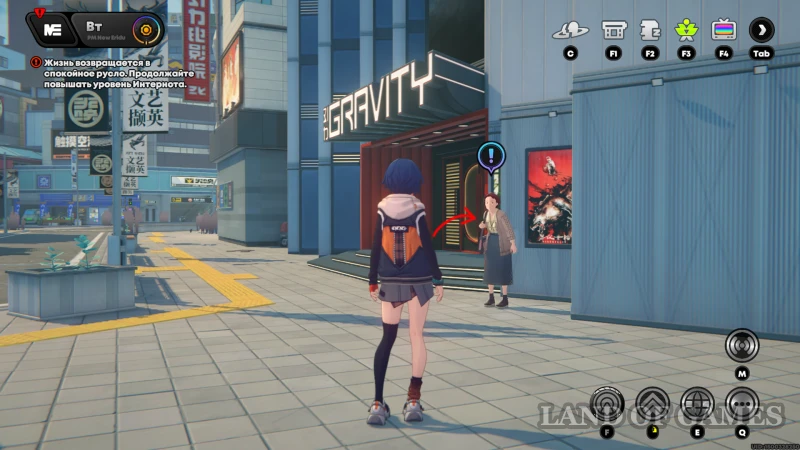Open the ringed planet icon menu
Viewport: 800px width, 450px height.
[571, 30]
